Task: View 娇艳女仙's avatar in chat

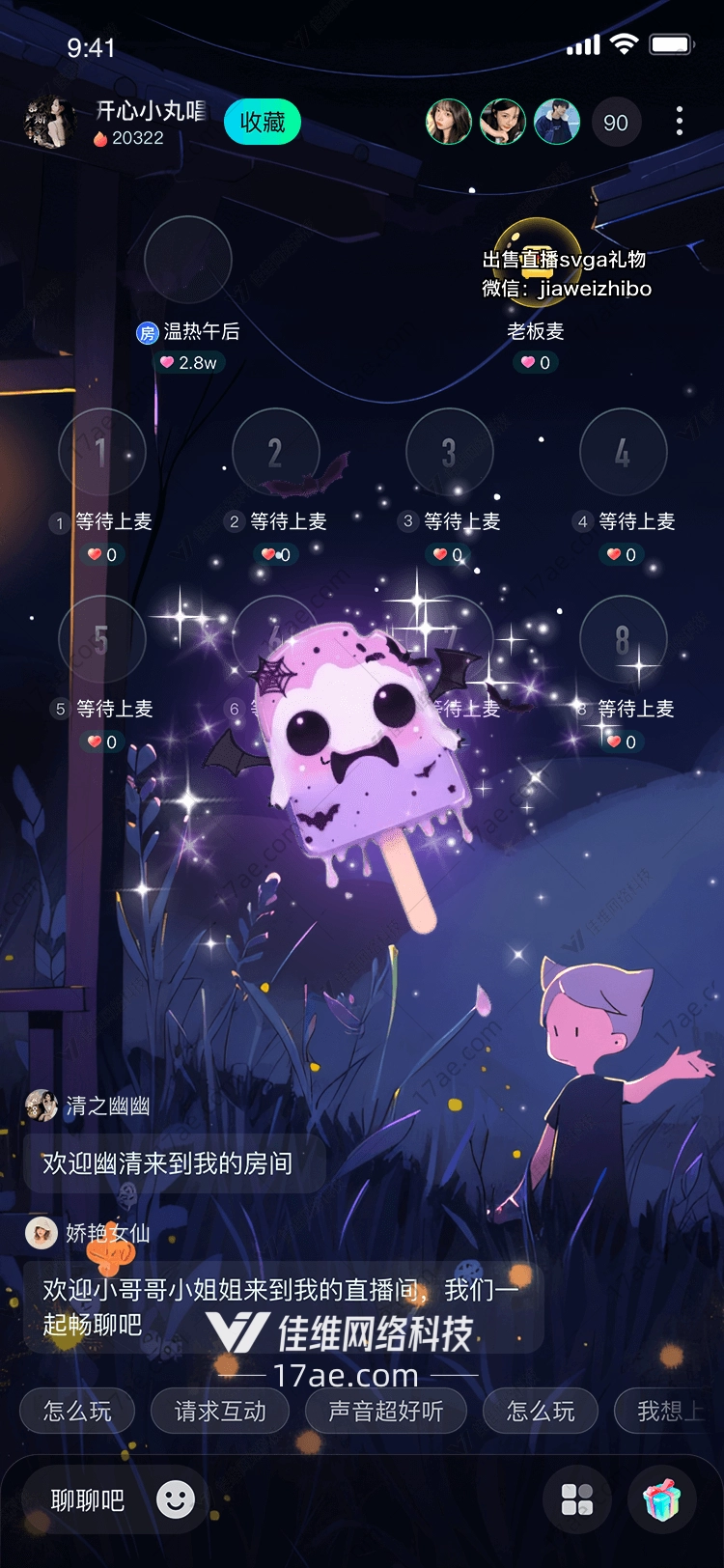Action: pos(42,1233)
